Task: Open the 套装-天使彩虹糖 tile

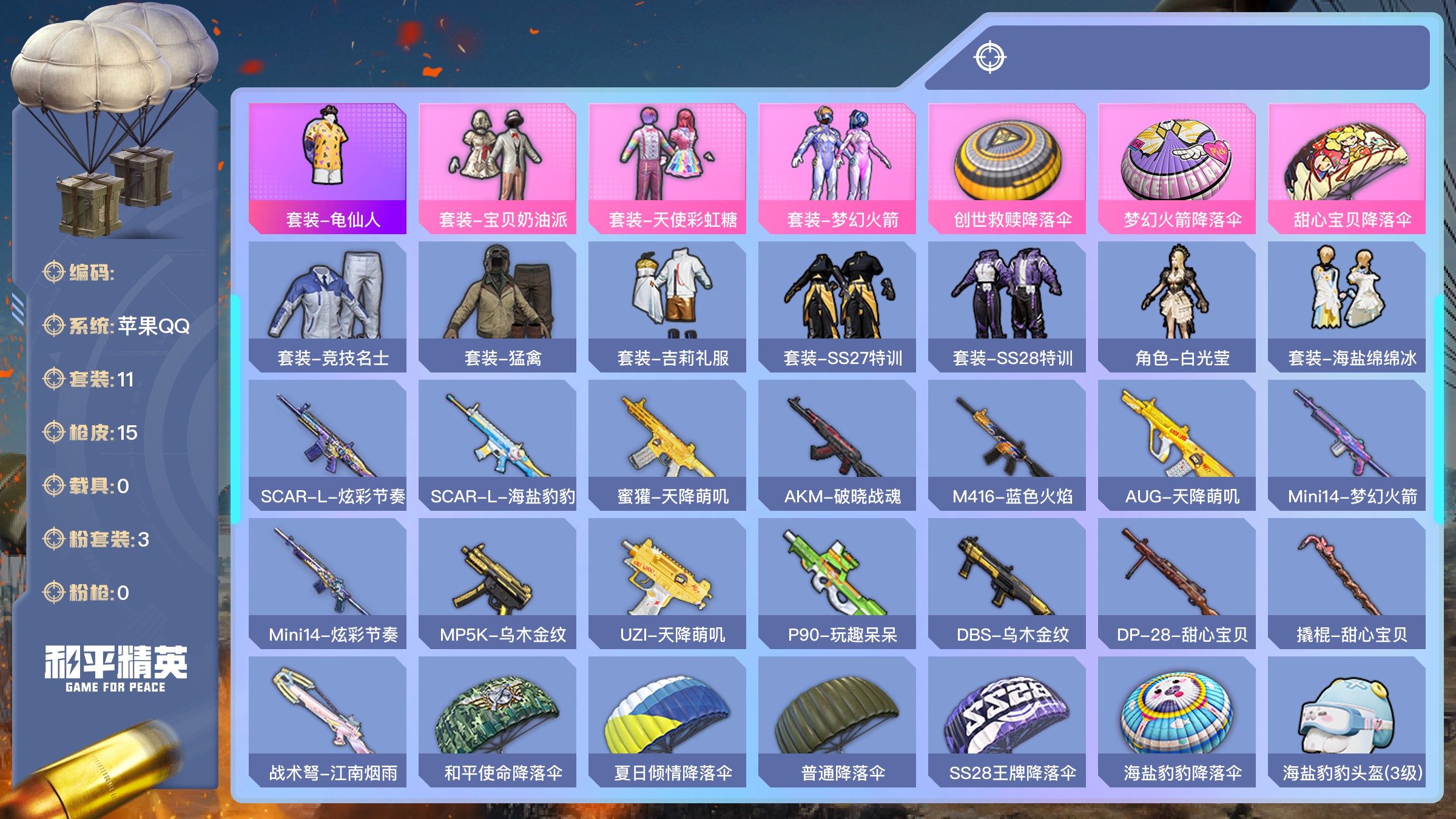Action: (667, 169)
